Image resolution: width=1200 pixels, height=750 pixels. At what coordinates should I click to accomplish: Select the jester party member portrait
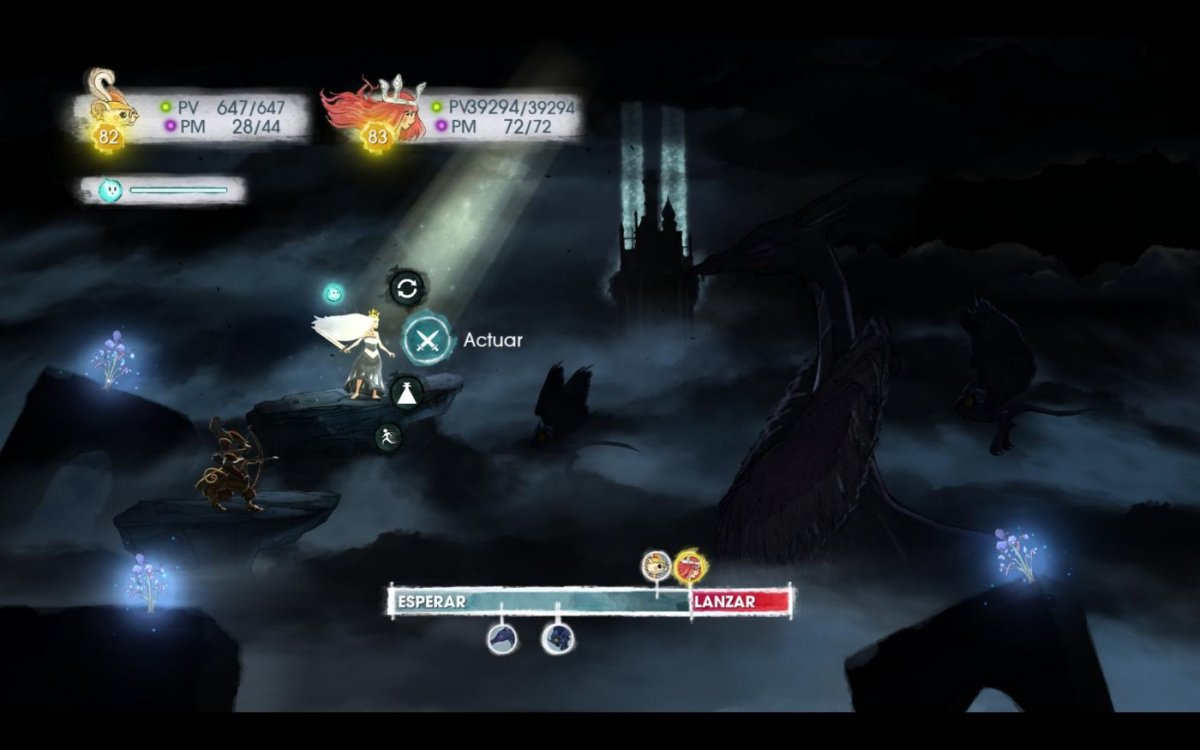(x=109, y=107)
